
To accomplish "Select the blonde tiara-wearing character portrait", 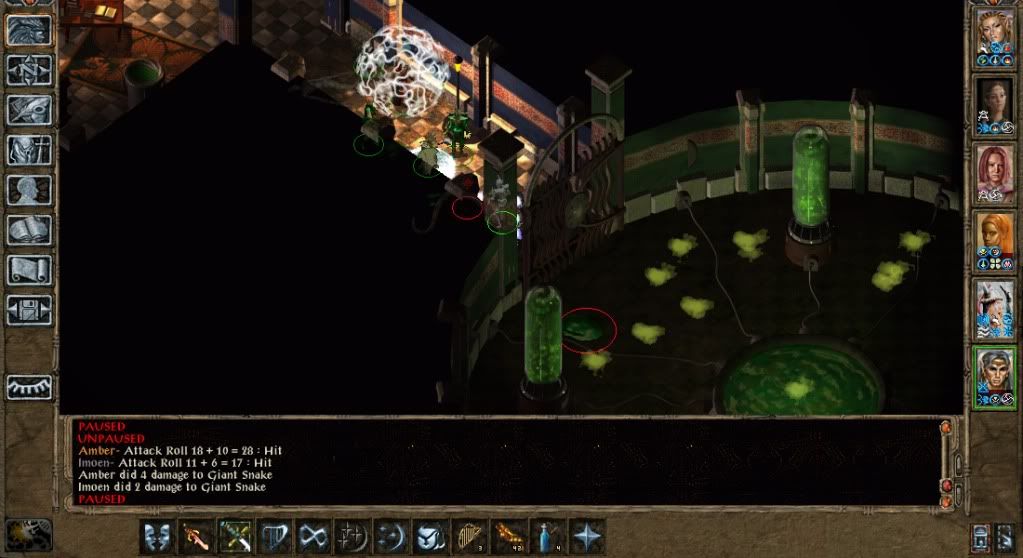I will 995,38.
